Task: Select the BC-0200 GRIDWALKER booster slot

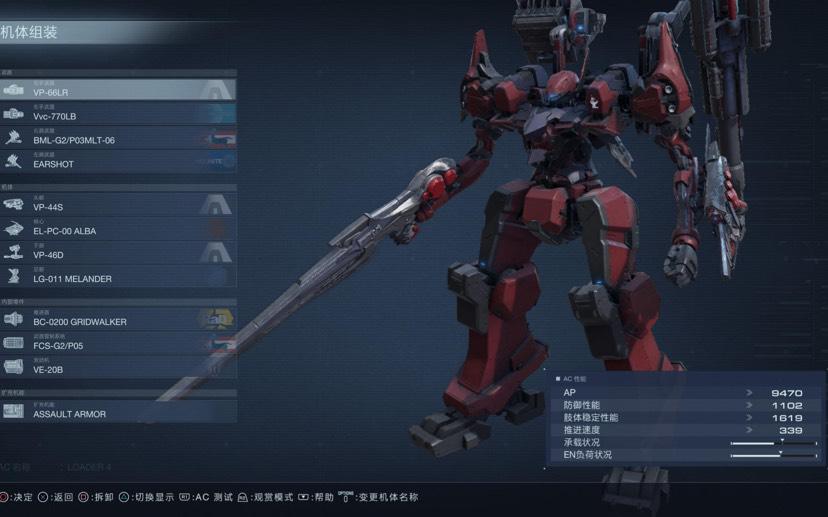Action: [118, 320]
